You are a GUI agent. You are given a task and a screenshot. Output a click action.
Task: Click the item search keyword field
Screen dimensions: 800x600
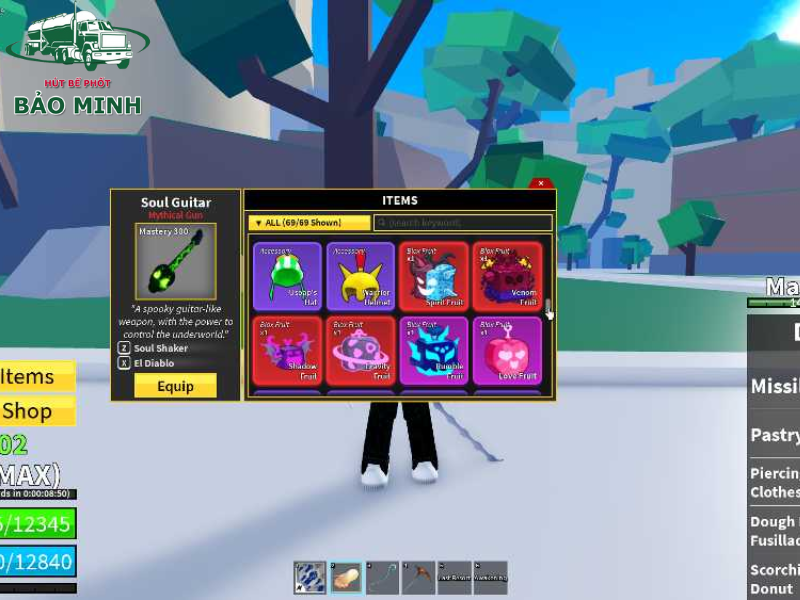(462, 223)
